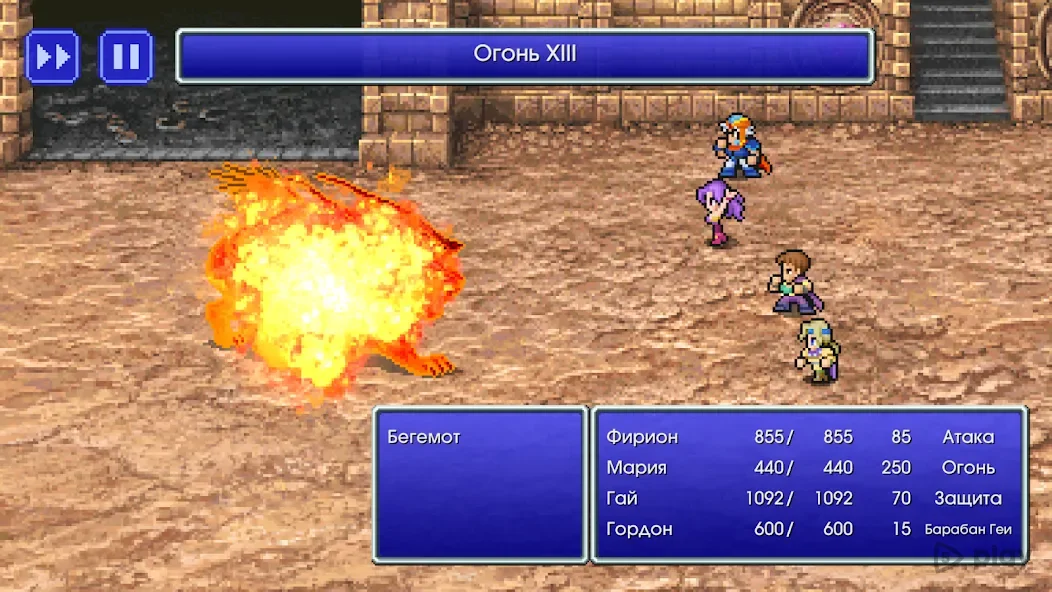The width and height of the screenshot is (1052, 592).
Task: Pick the Гай party row
Action: [622, 498]
